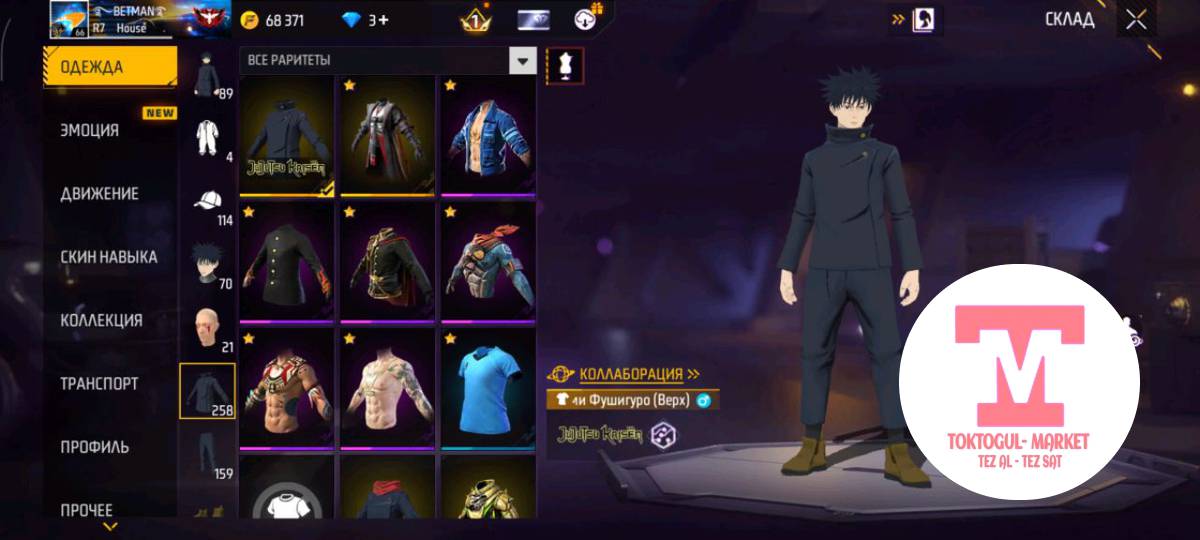Toggle the mannequin preview icon

(566, 66)
